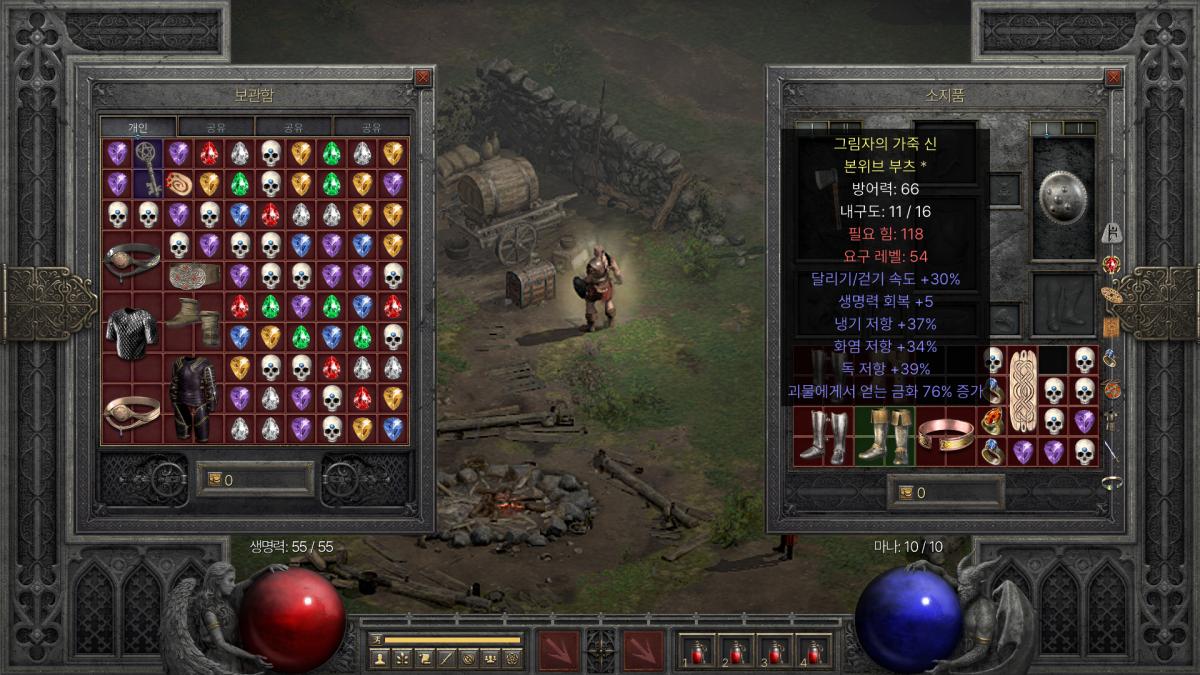The height and width of the screenshot is (675, 1200).
Task: Select the round shield in the off-hand slot
Action: click(x=1063, y=197)
